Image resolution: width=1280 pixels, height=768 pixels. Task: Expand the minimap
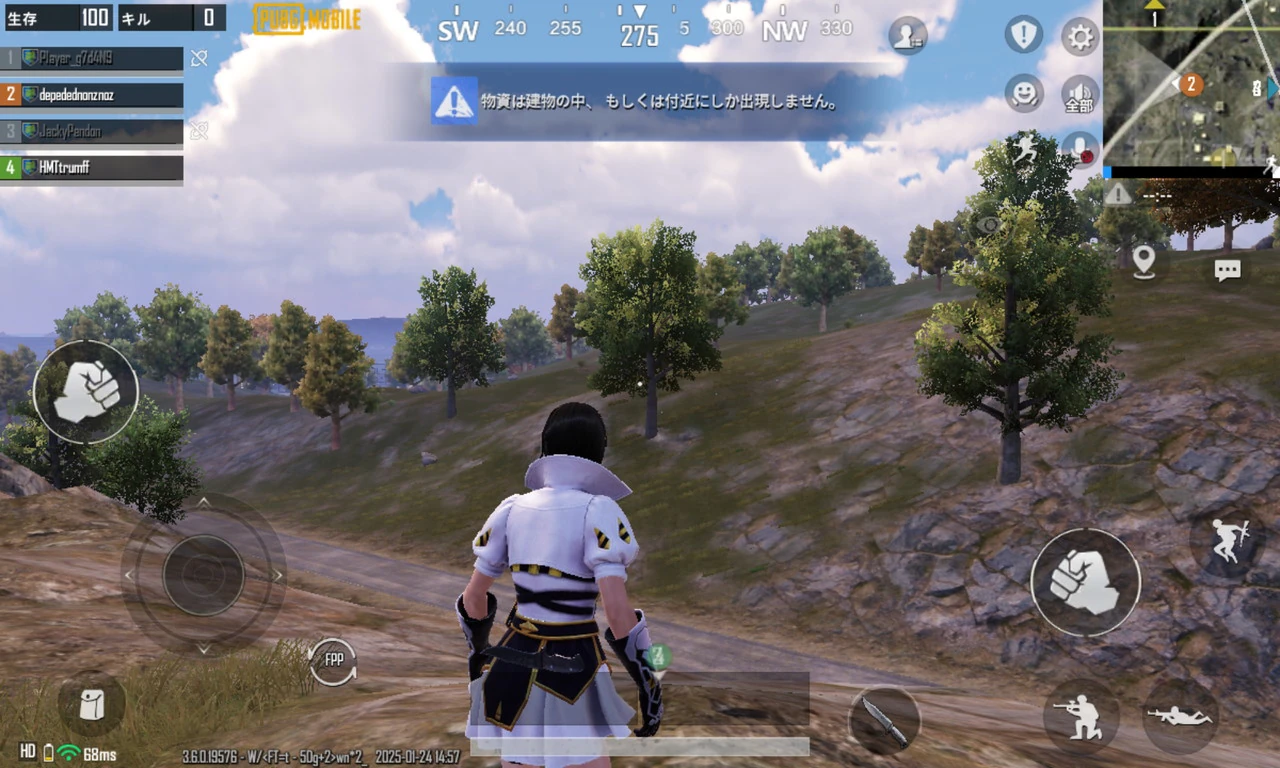pos(1191,83)
